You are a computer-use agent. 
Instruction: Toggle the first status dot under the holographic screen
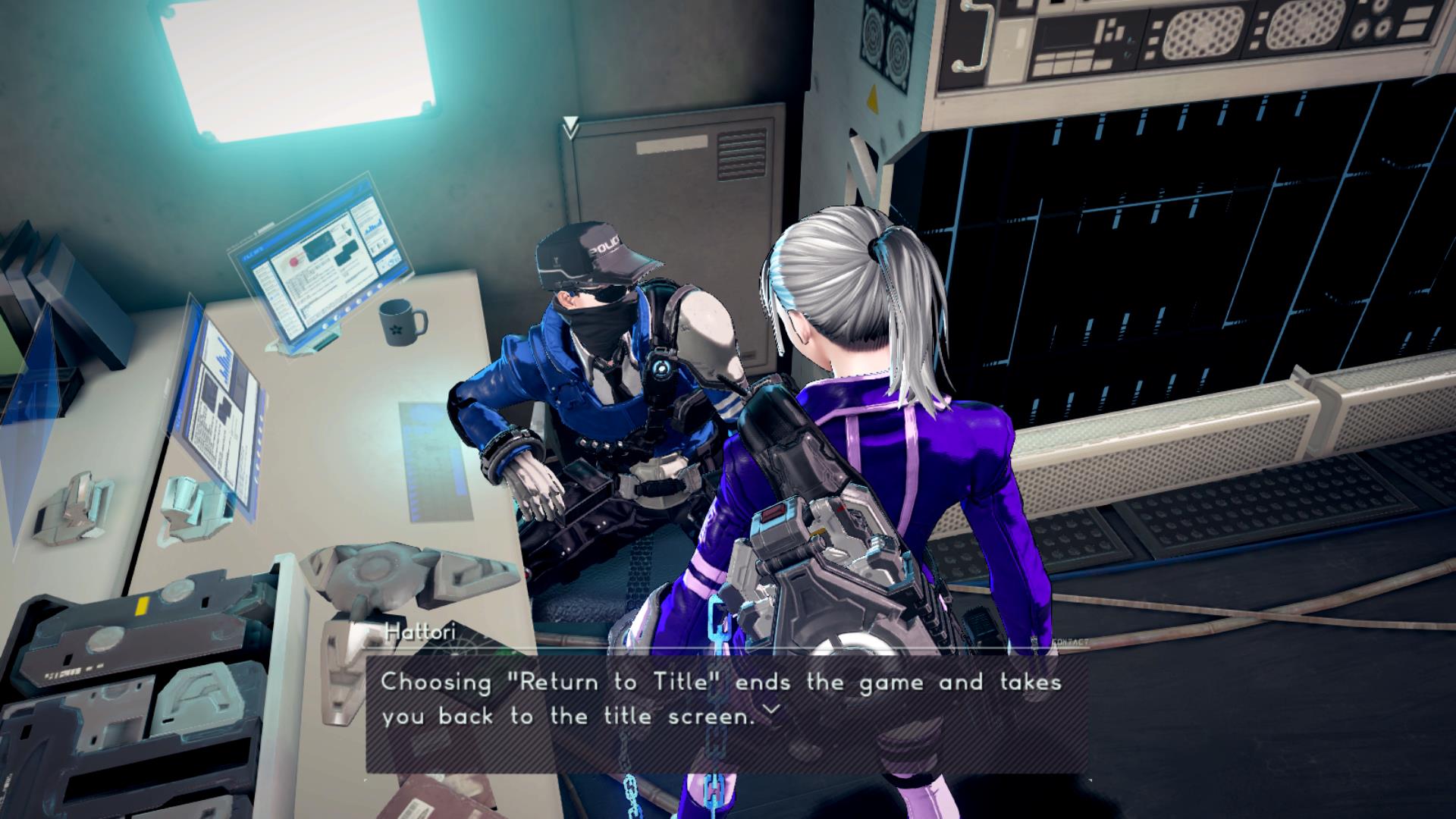pos(324,328)
